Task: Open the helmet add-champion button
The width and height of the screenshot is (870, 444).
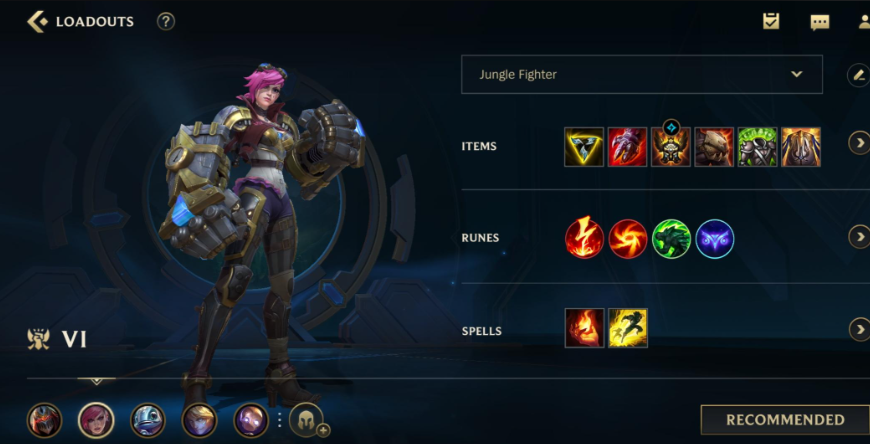Action: [306, 420]
